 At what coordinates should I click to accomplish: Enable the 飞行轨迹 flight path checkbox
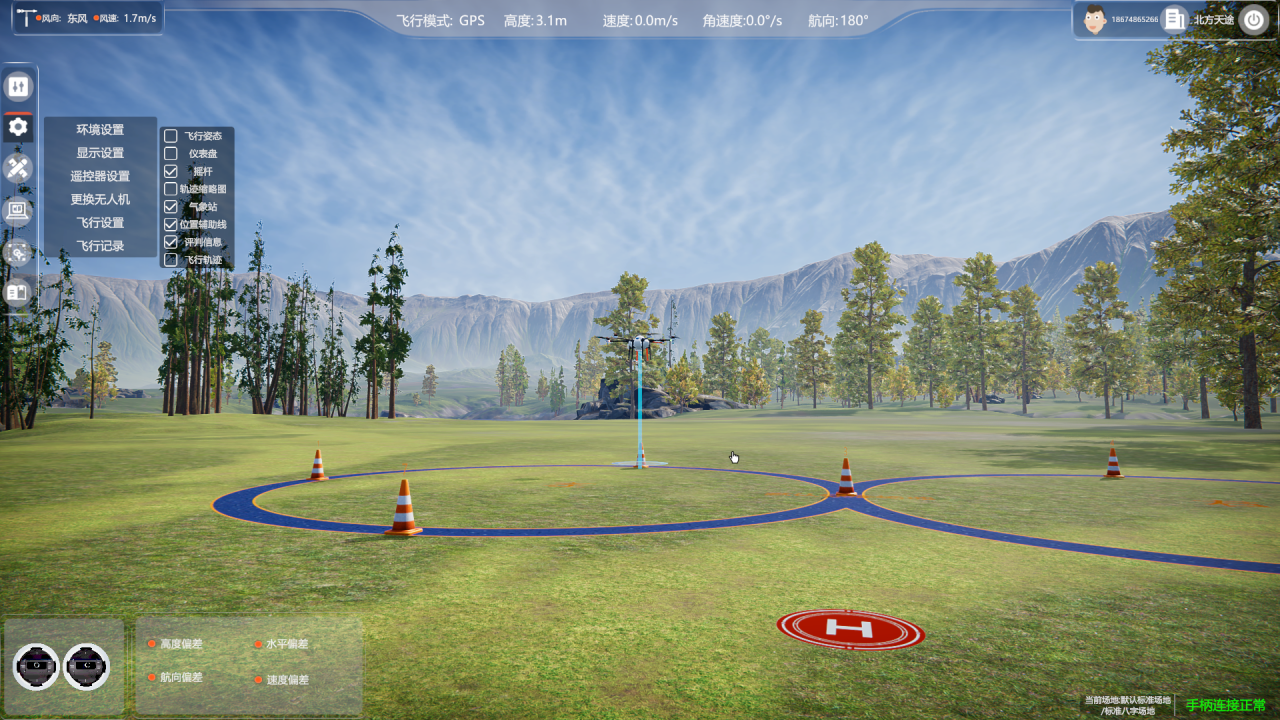click(x=171, y=260)
